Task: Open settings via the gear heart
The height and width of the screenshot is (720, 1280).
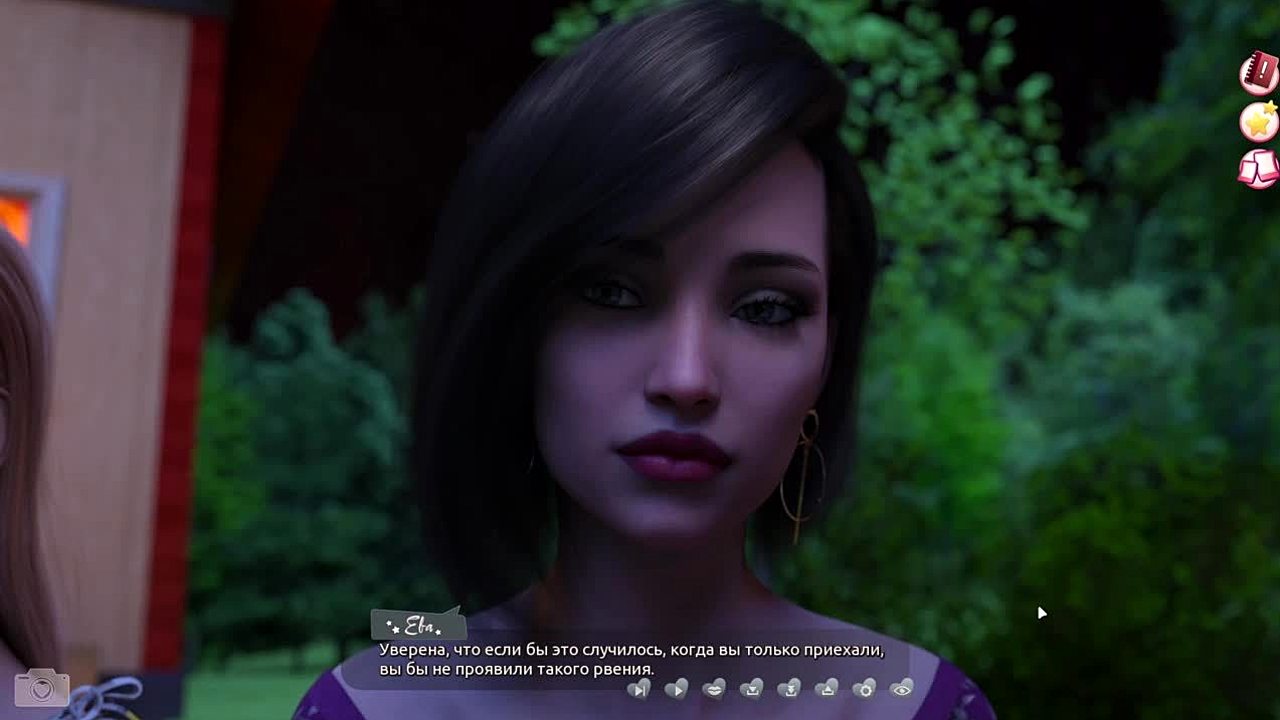Action: click(x=864, y=688)
